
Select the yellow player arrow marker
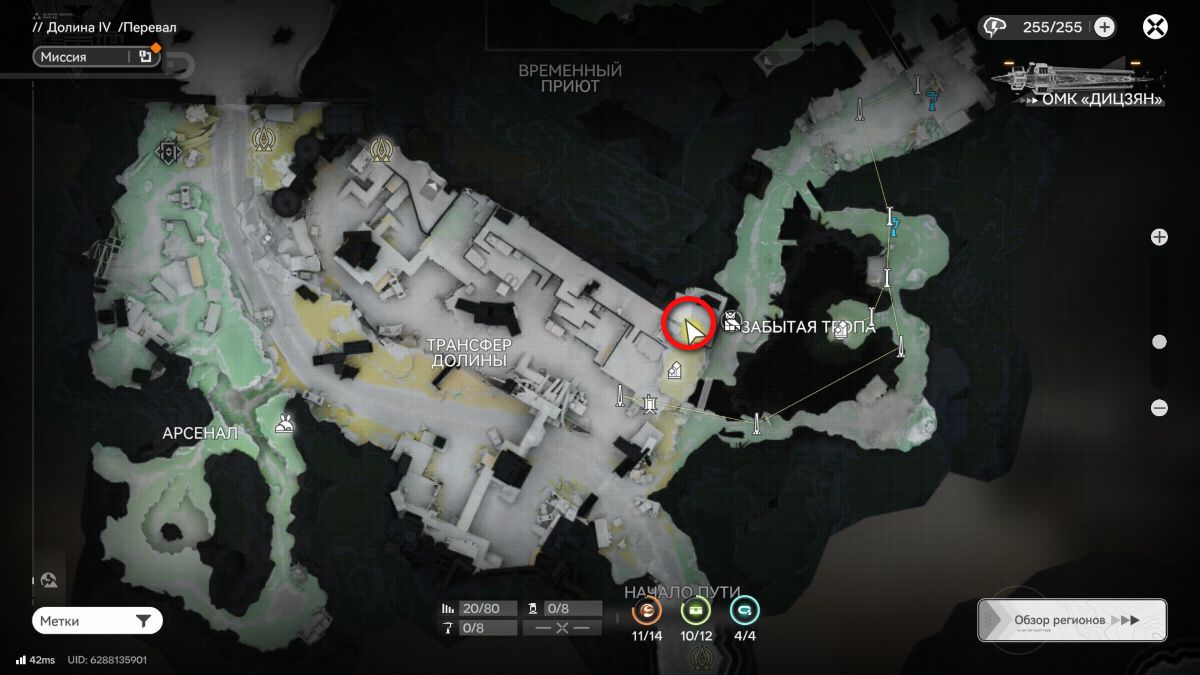pyautogui.click(x=690, y=330)
